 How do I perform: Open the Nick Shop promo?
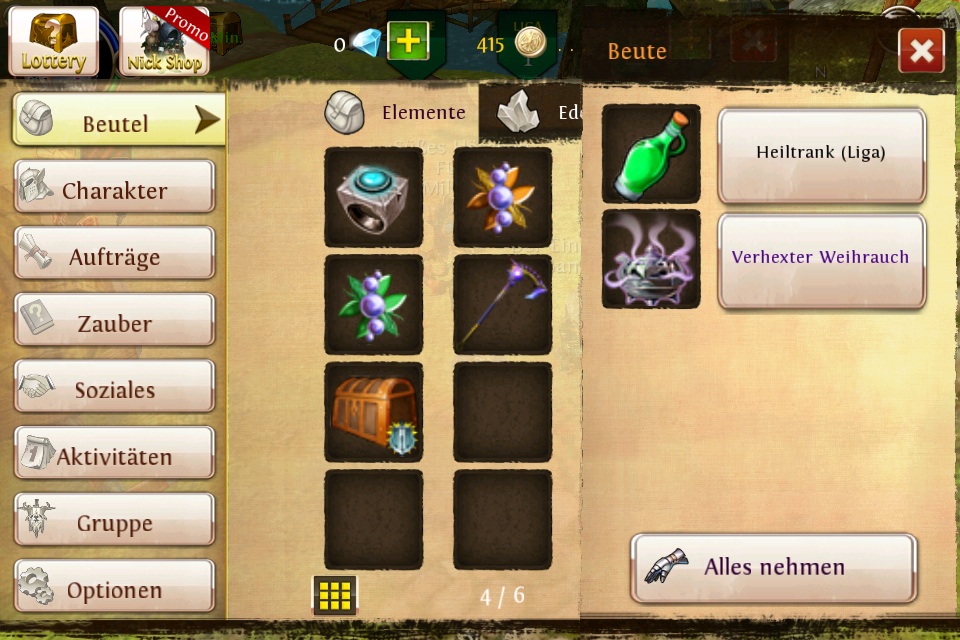click(164, 41)
